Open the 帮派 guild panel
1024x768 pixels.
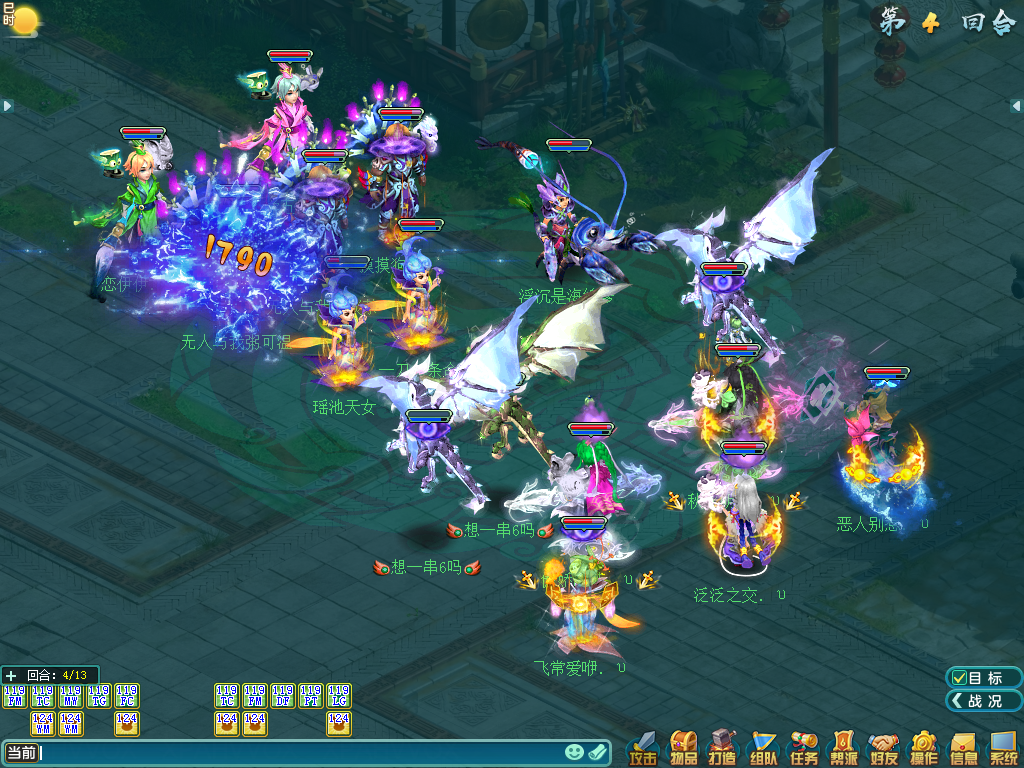(x=844, y=747)
